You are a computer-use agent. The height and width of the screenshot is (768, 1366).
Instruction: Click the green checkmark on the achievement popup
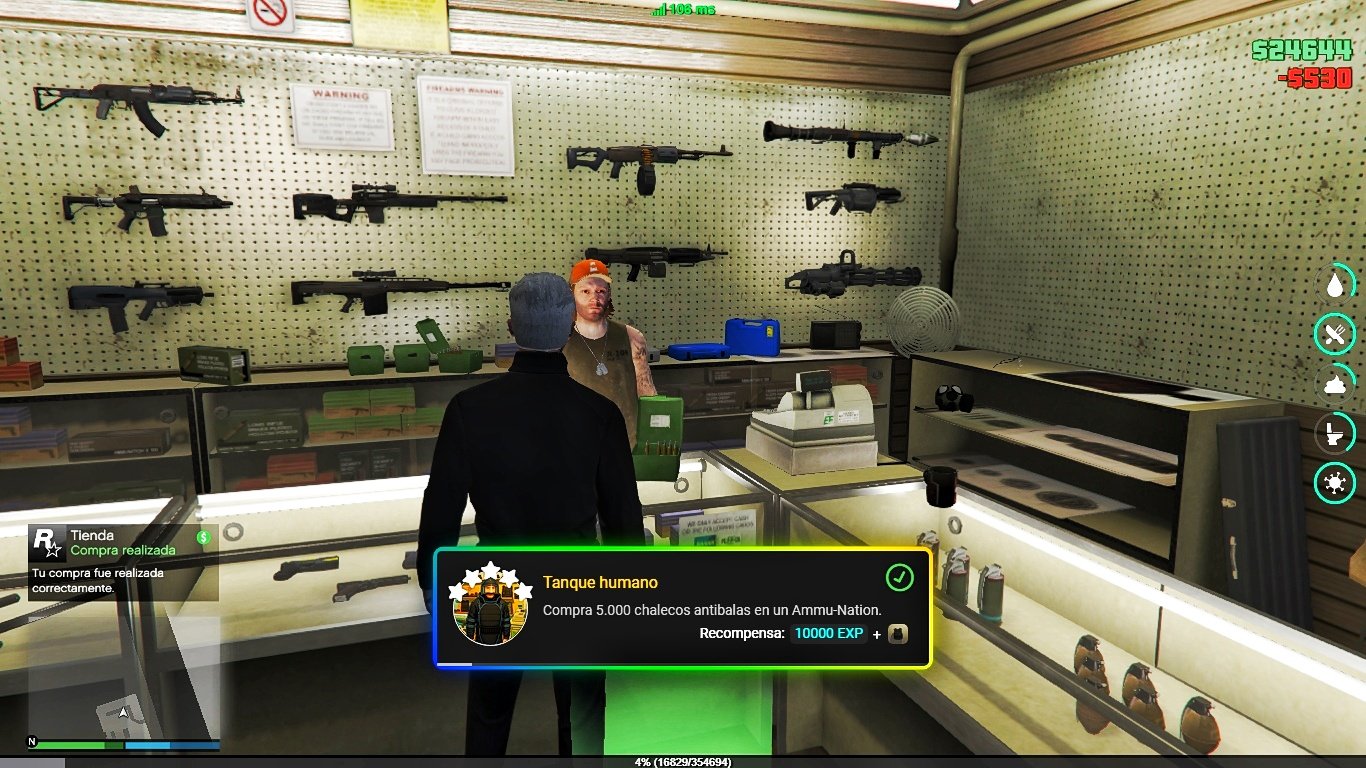click(899, 577)
